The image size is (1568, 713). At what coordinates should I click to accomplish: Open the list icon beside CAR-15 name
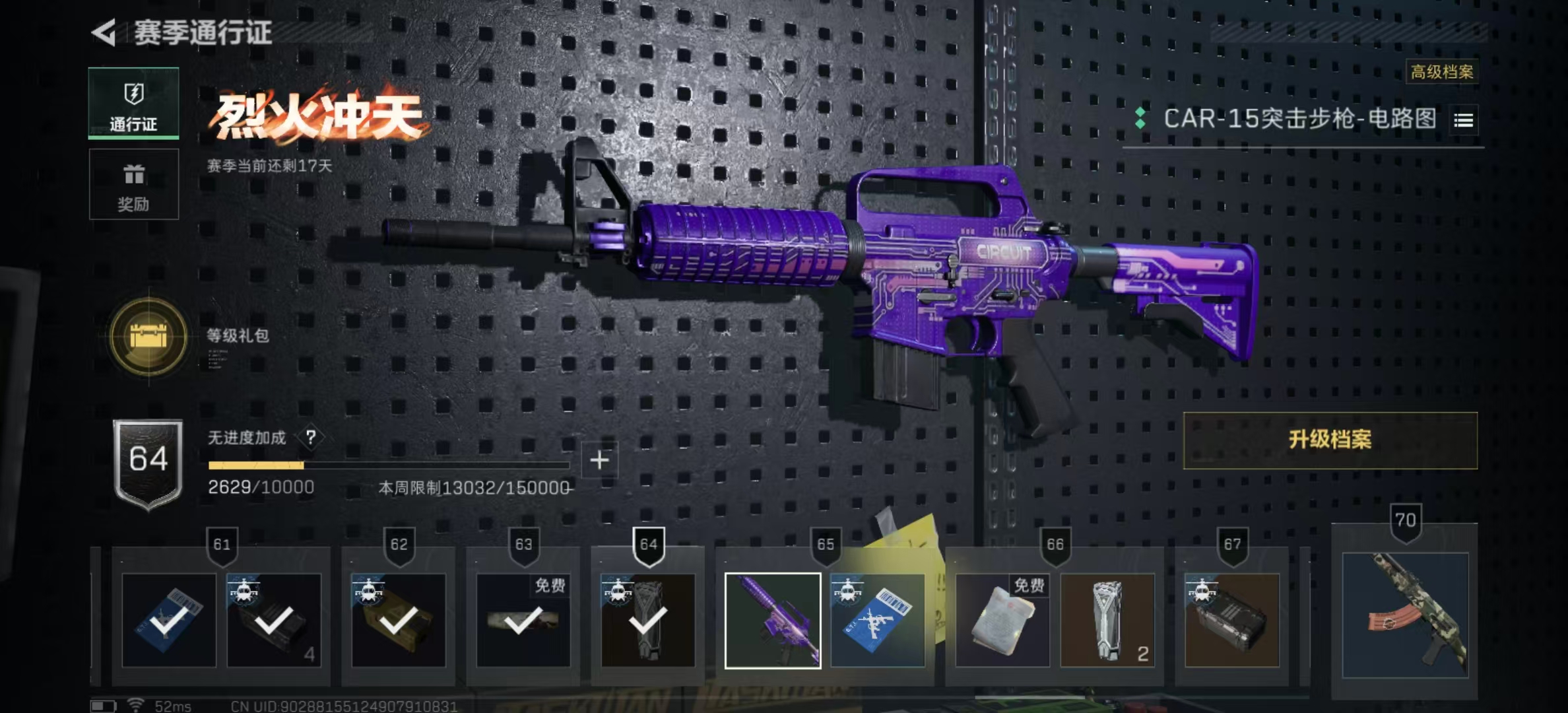click(1463, 120)
